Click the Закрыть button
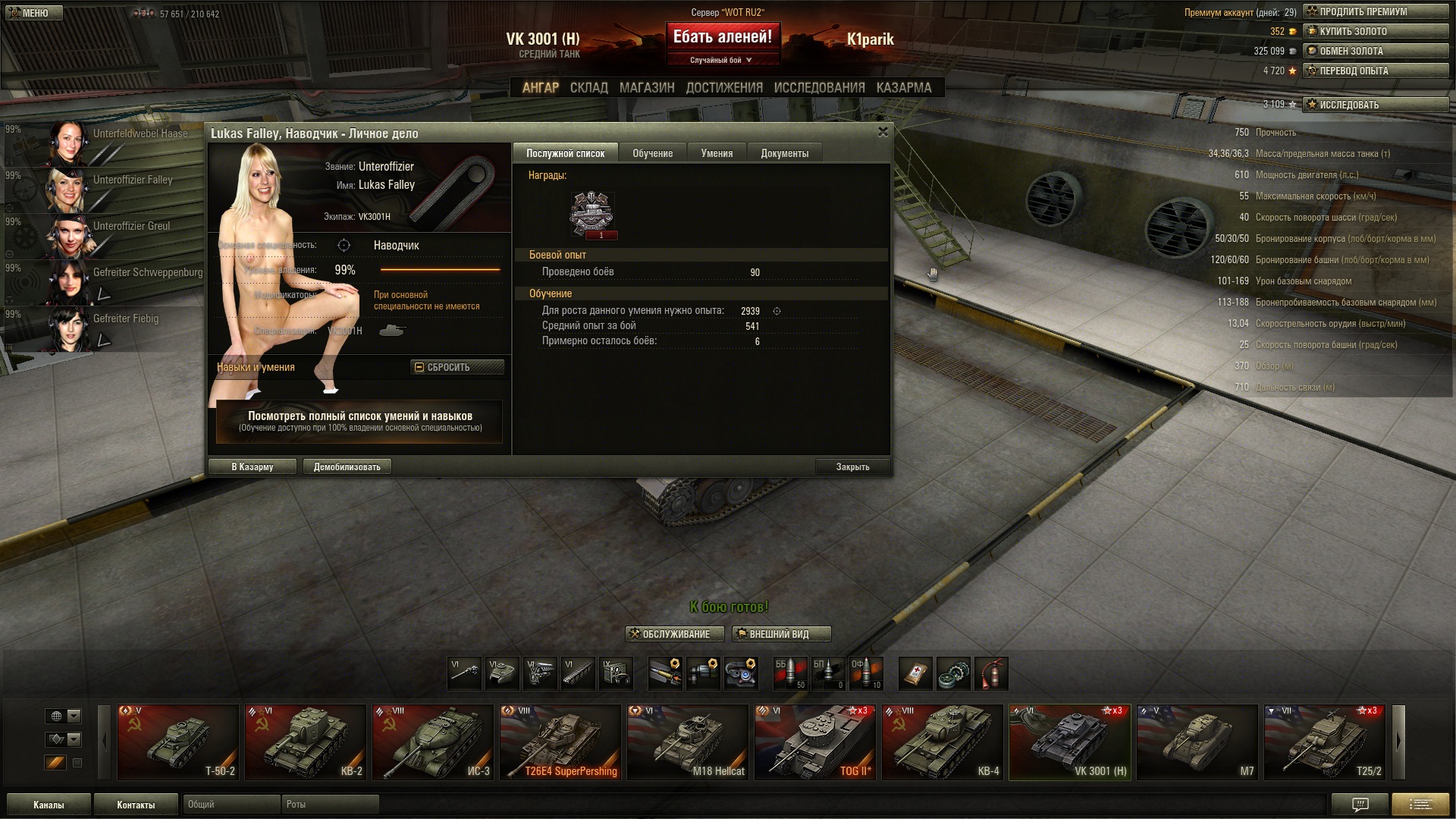Viewport: 1456px width, 819px height. [852, 466]
